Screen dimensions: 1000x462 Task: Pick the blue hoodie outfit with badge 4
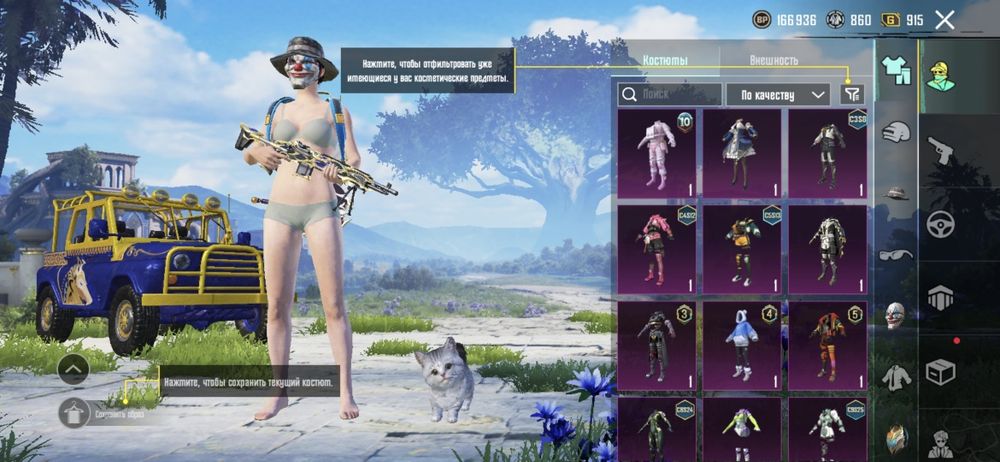click(741, 344)
